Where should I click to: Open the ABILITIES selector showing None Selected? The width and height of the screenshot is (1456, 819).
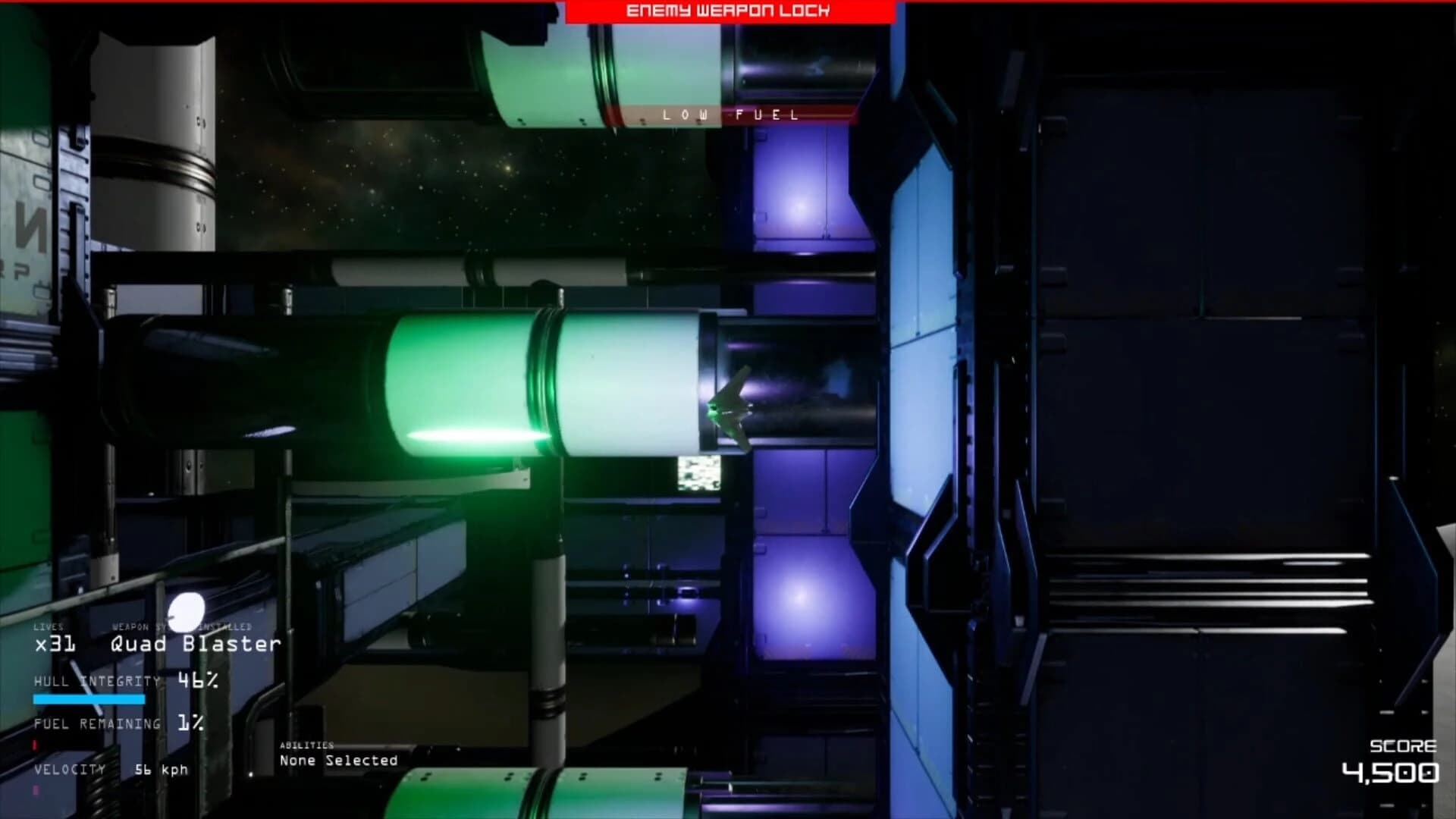[x=337, y=760]
